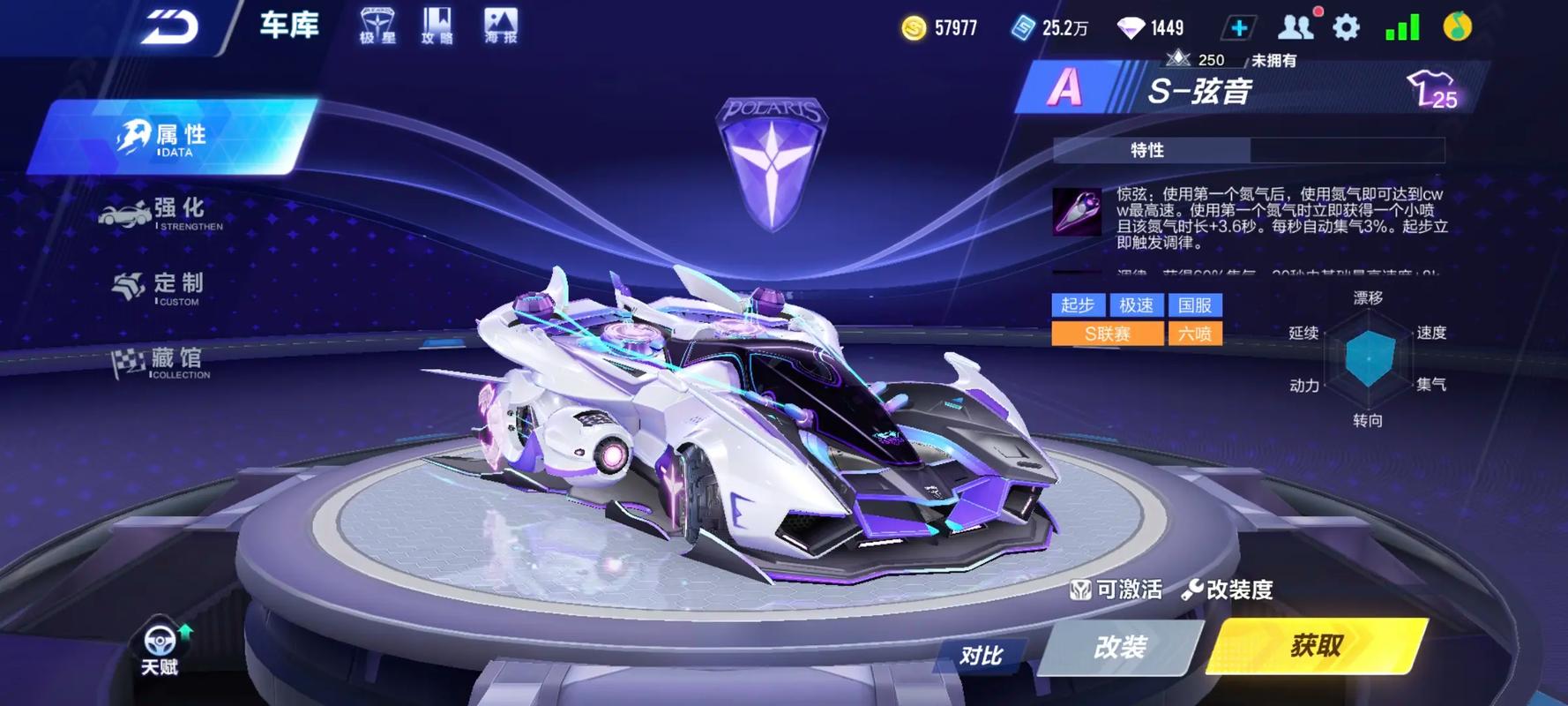
Task: Open the 攻略 guide icon
Action: point(437,26)
